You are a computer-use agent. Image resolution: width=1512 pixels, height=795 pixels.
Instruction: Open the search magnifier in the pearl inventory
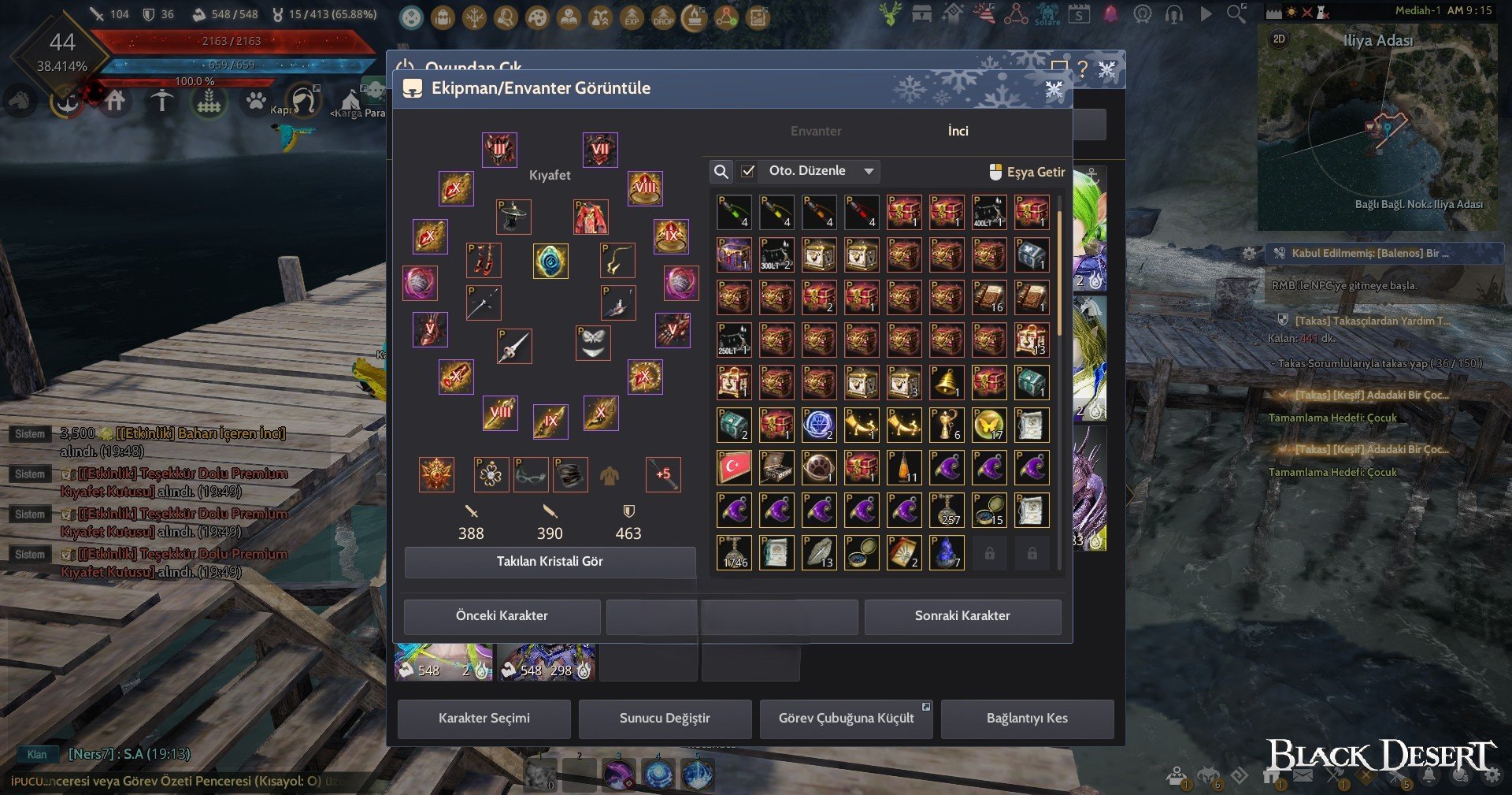click(721, 171)
